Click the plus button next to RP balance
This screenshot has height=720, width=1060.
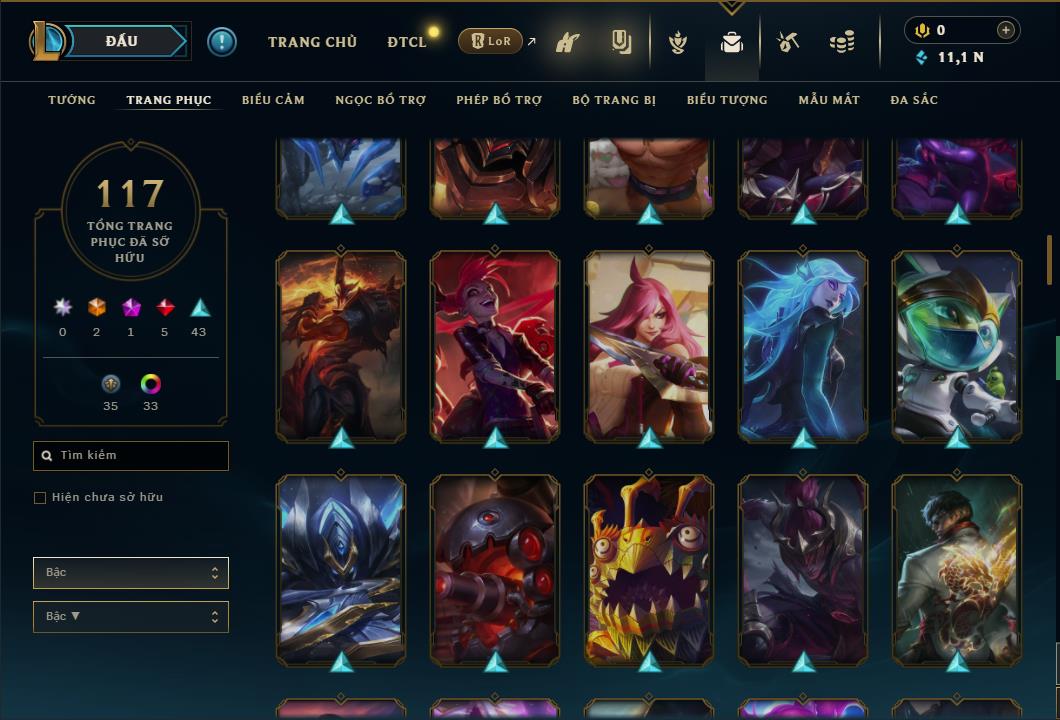(1006, 30)
